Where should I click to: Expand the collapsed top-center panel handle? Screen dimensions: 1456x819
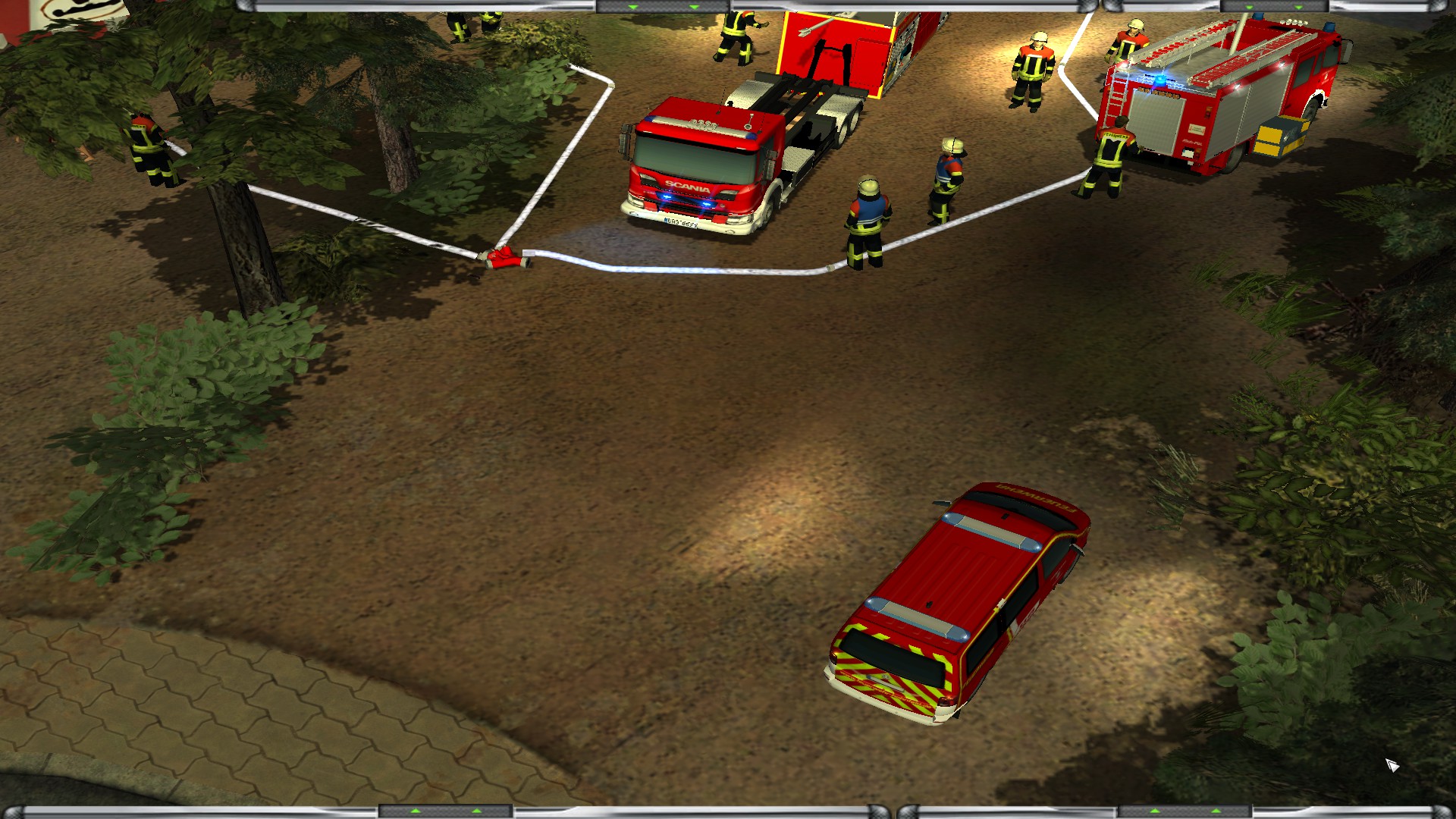tap(663, 7)
